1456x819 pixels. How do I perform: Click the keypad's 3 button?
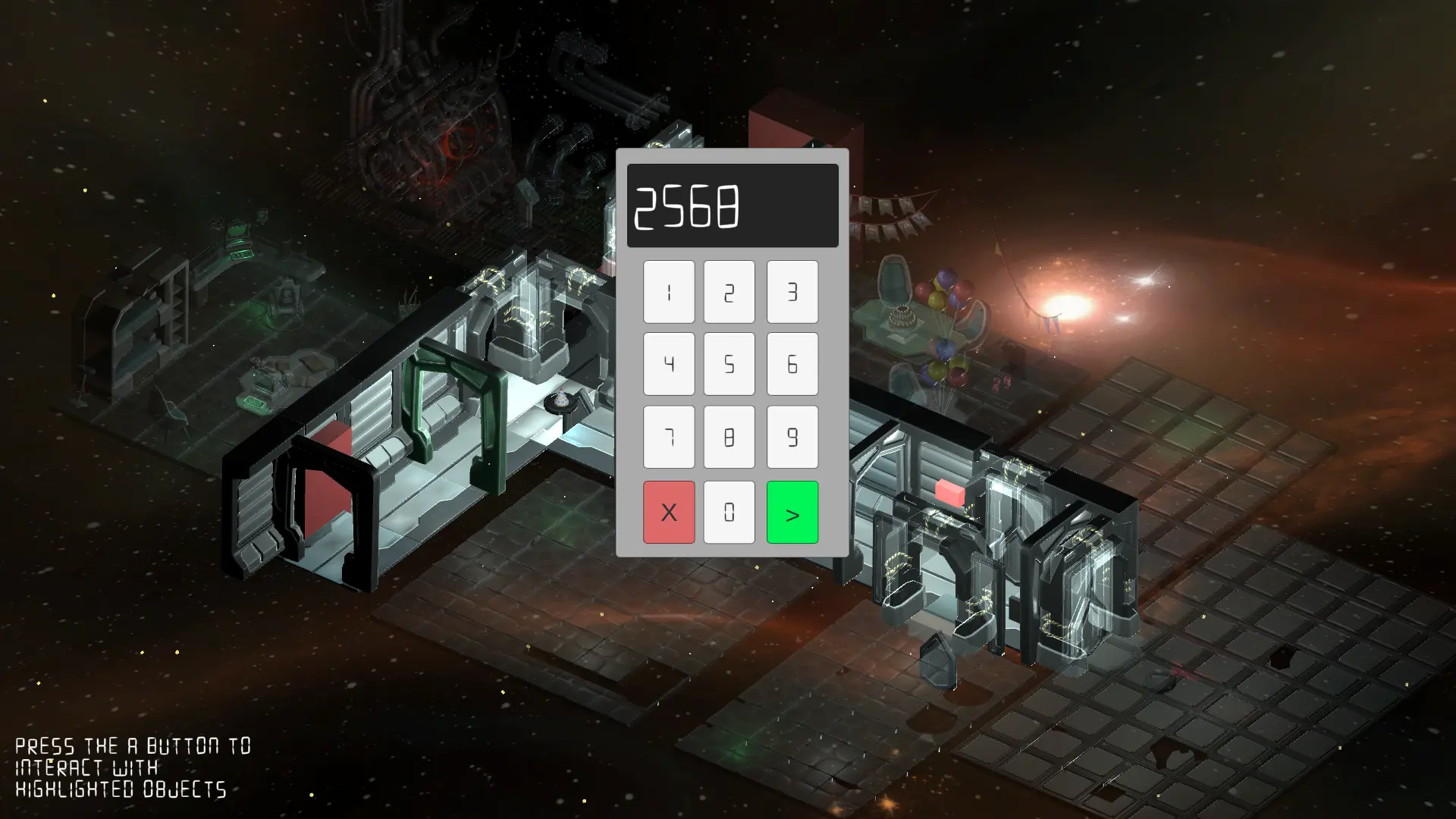[792, 292]
